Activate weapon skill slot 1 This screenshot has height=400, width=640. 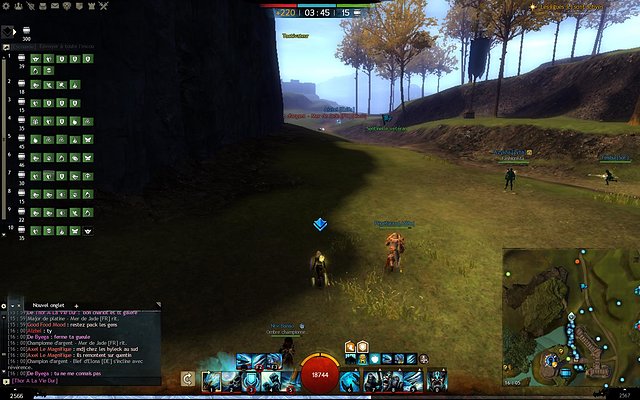coord(211,380)
